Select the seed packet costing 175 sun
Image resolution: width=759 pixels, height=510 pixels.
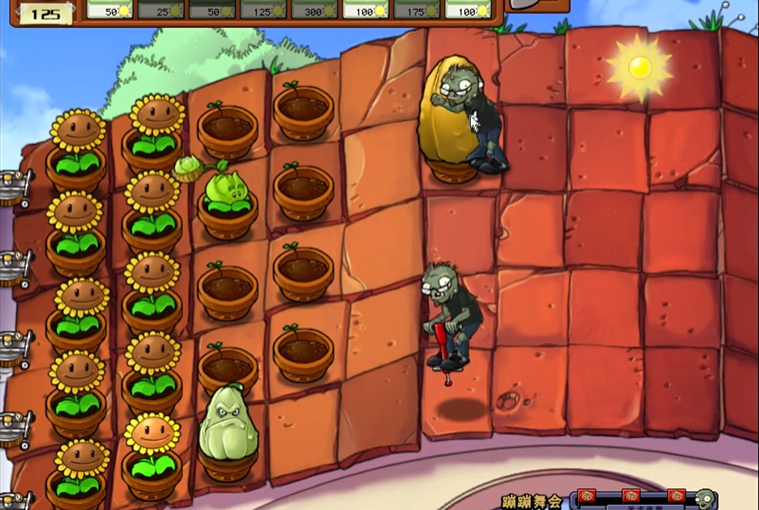pyautogui.click(x=418, y=9)
